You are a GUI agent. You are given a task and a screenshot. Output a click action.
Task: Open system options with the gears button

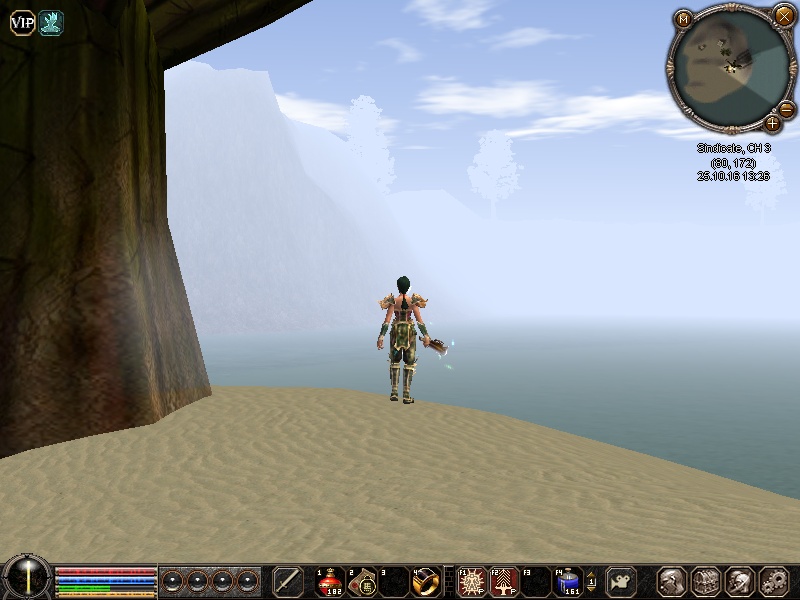click(773, 581)
